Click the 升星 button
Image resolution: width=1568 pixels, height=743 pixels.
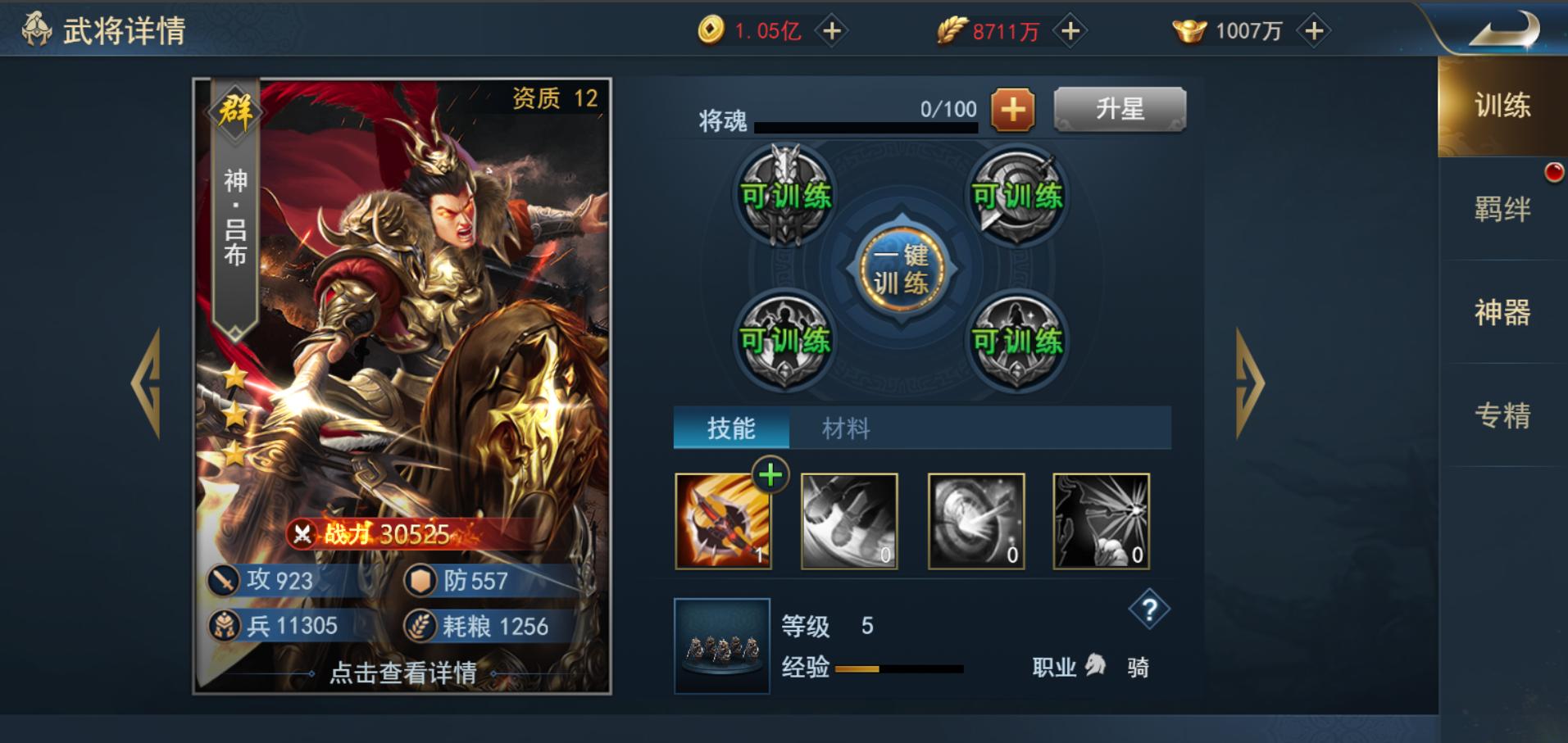(1118, 111)
